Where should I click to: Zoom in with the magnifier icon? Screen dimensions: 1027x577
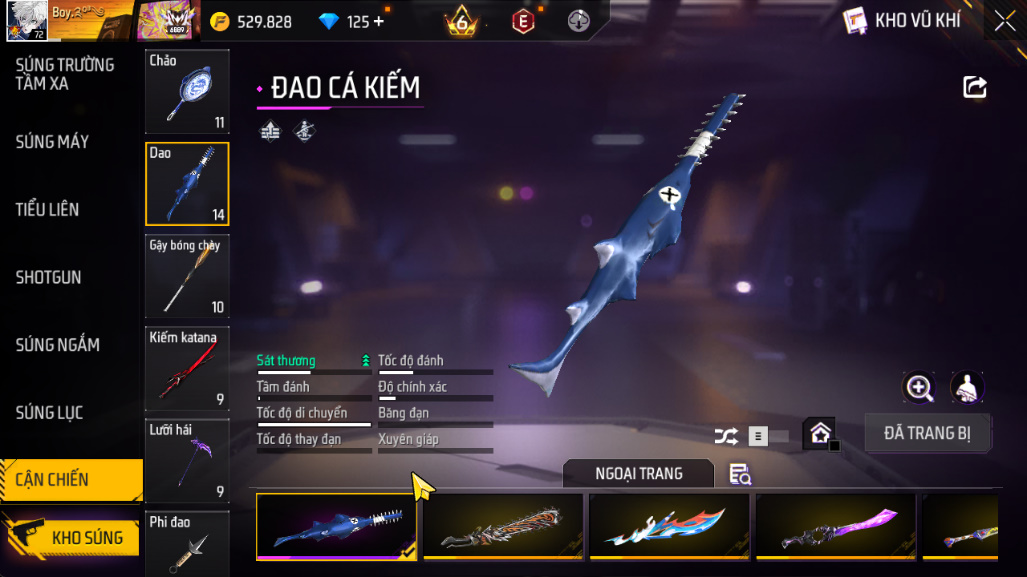[918, 387]
